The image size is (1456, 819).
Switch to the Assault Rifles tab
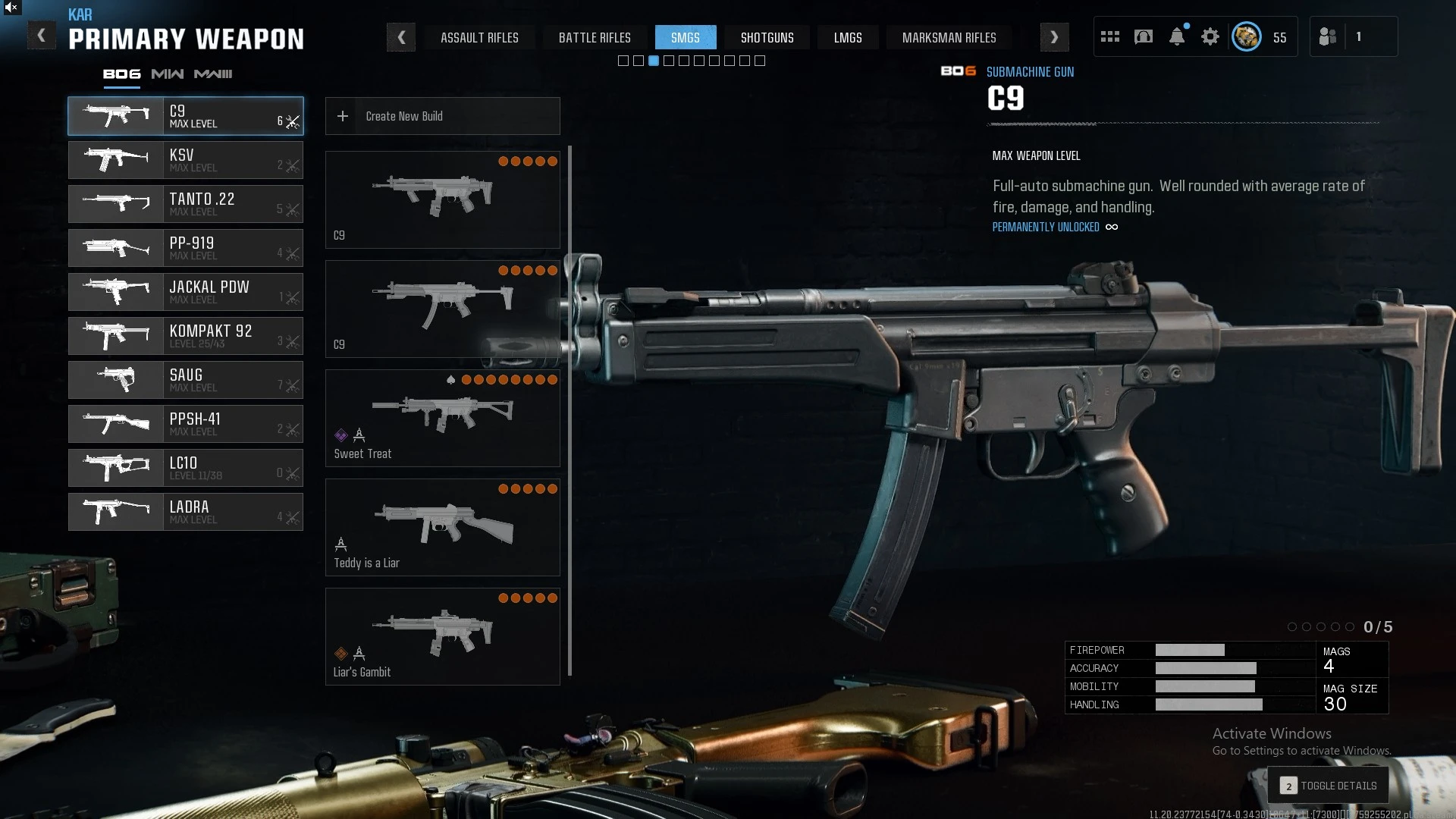479,38
